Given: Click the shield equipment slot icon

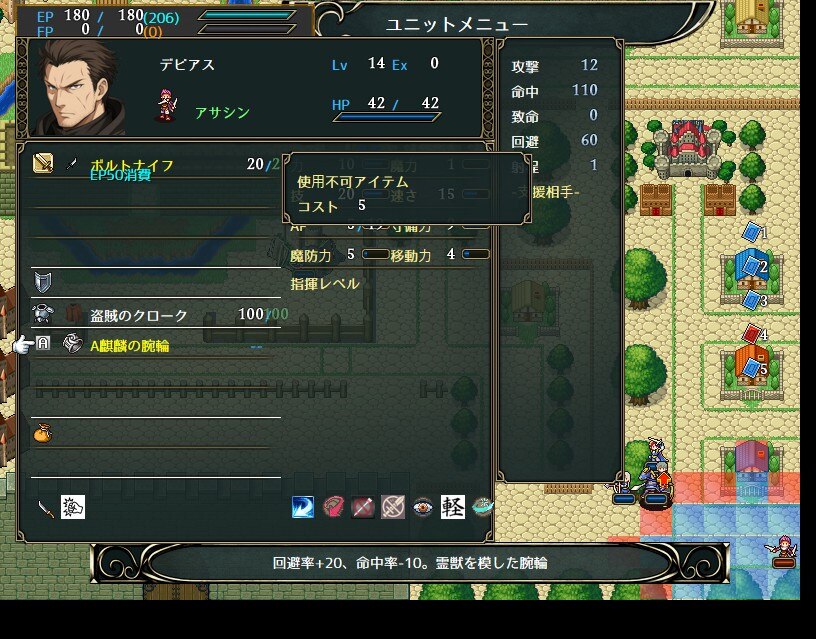Looking at the screenshot, I should (x=43, y=281).
